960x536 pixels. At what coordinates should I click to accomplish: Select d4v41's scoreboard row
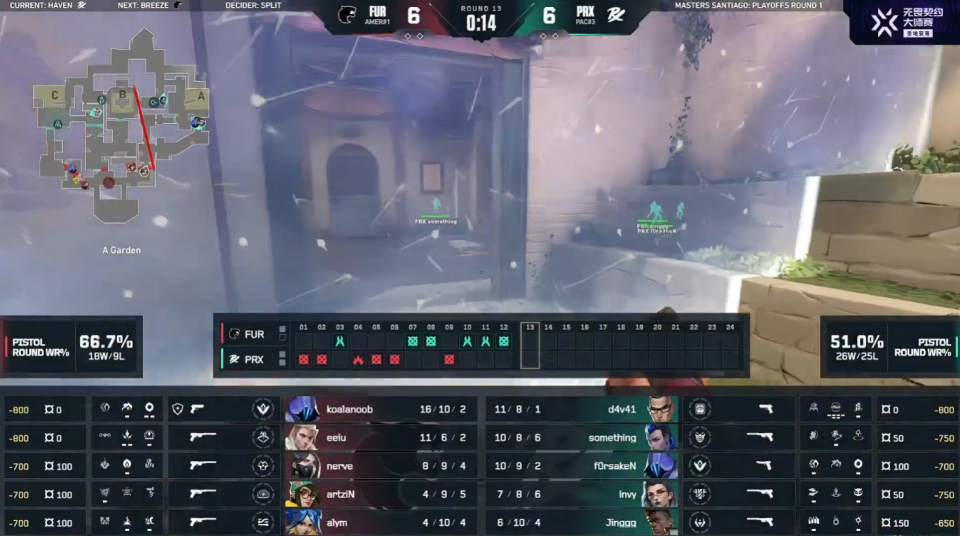(580, 409)
